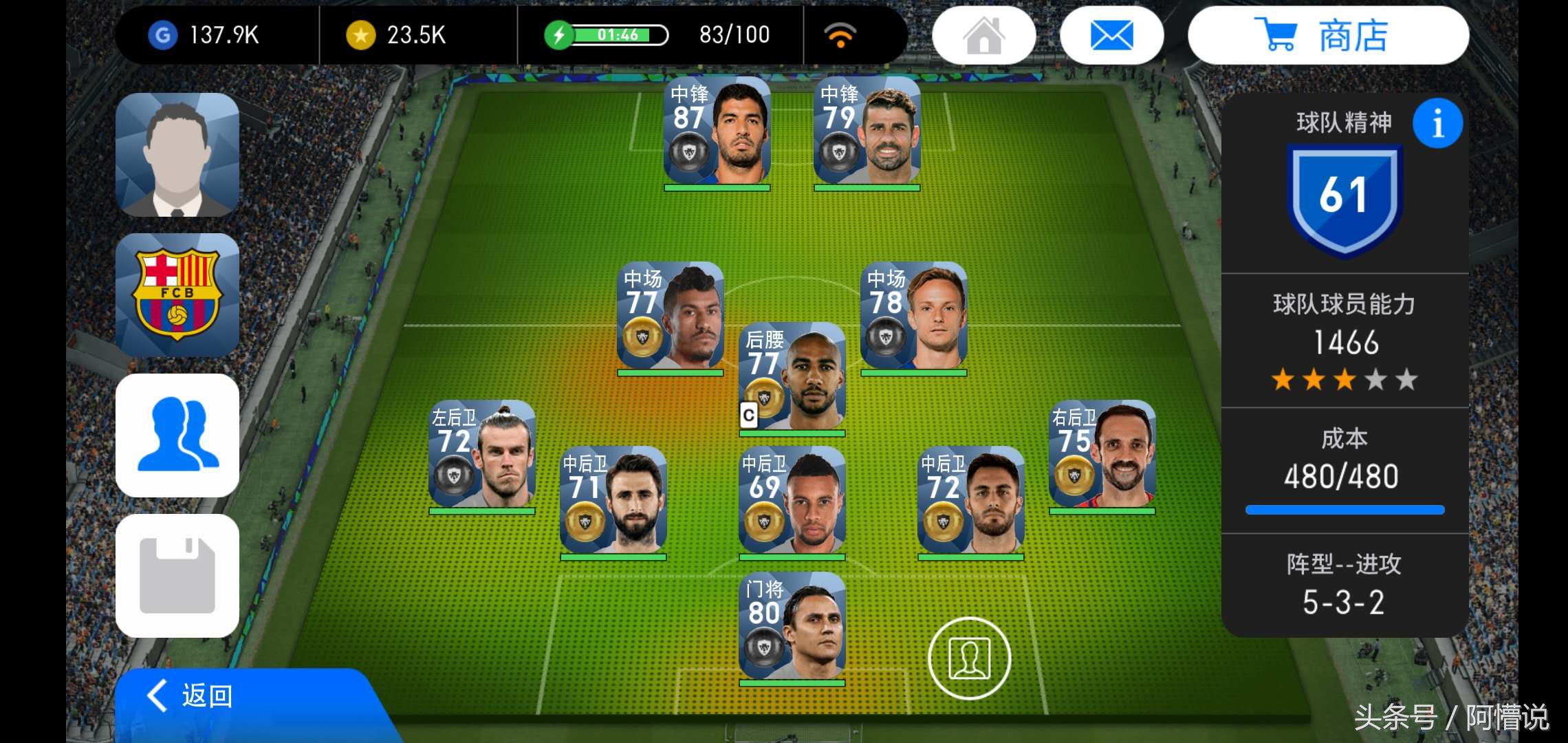
Task: Choose the 右后卫 75 player card
Action: (x=1102, y=455)
